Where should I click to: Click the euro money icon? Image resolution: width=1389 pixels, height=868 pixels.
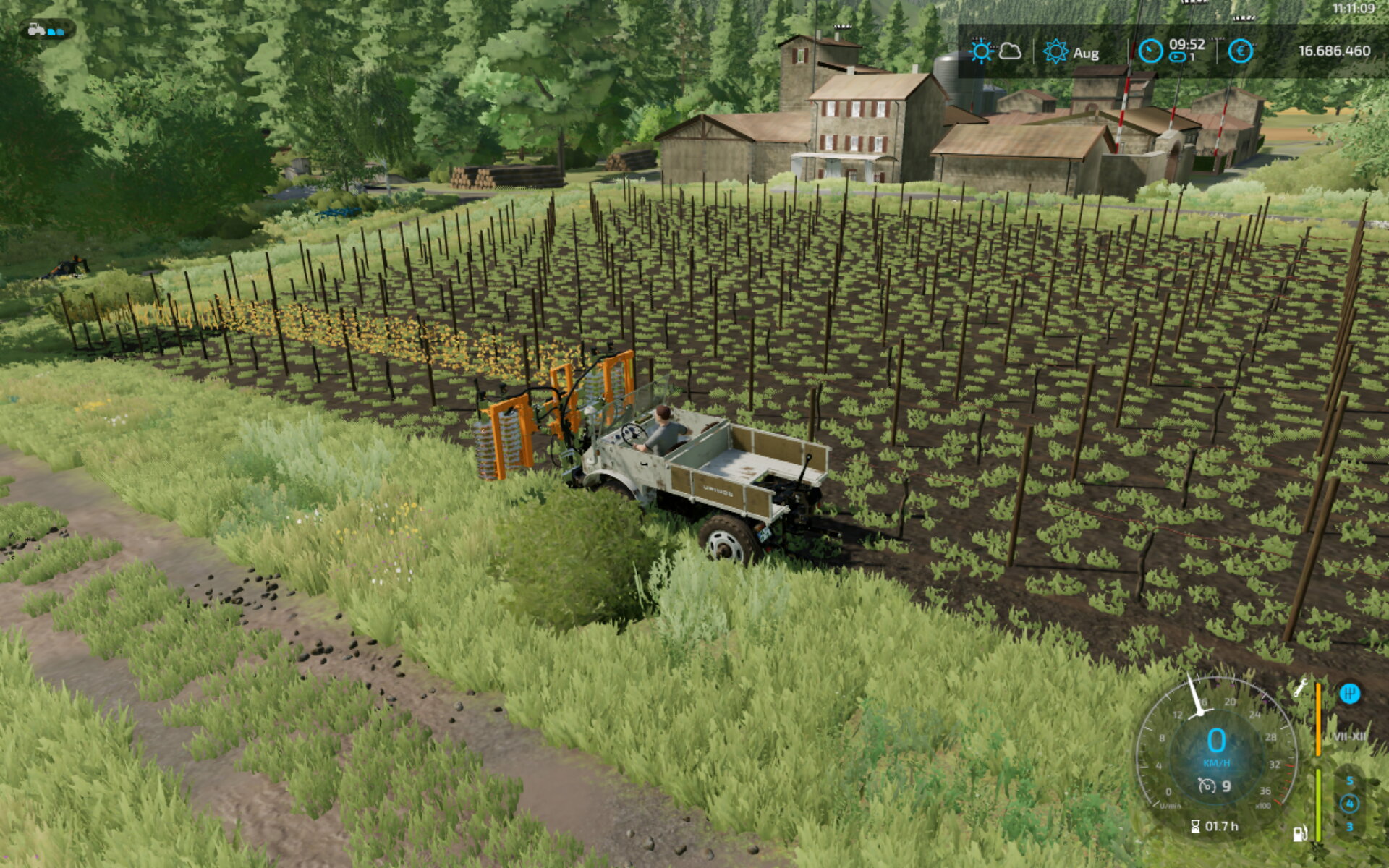pyautogui.click(x=1240, y=51)
